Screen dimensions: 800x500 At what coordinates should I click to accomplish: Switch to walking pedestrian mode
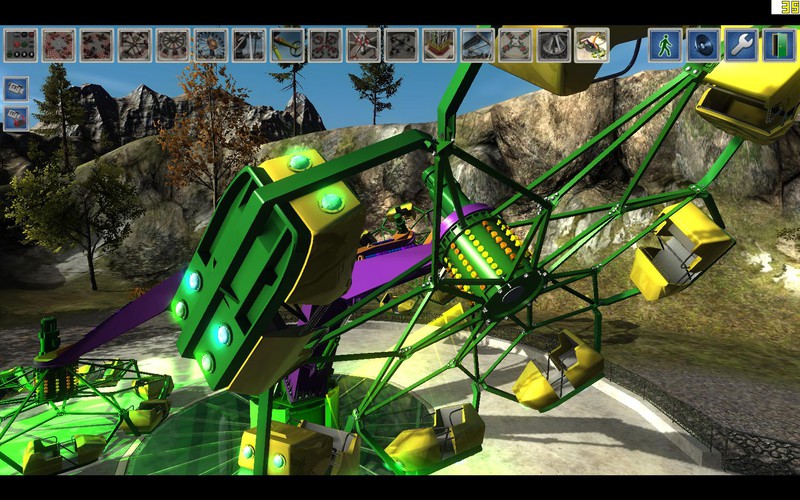(664, 45)
